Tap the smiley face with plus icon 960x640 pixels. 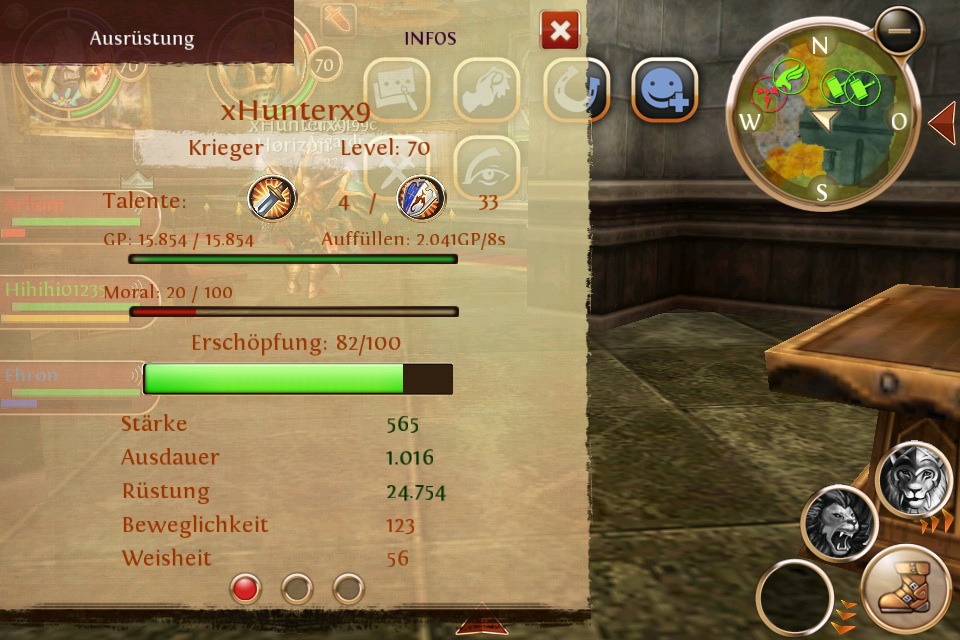pos(665,91)
